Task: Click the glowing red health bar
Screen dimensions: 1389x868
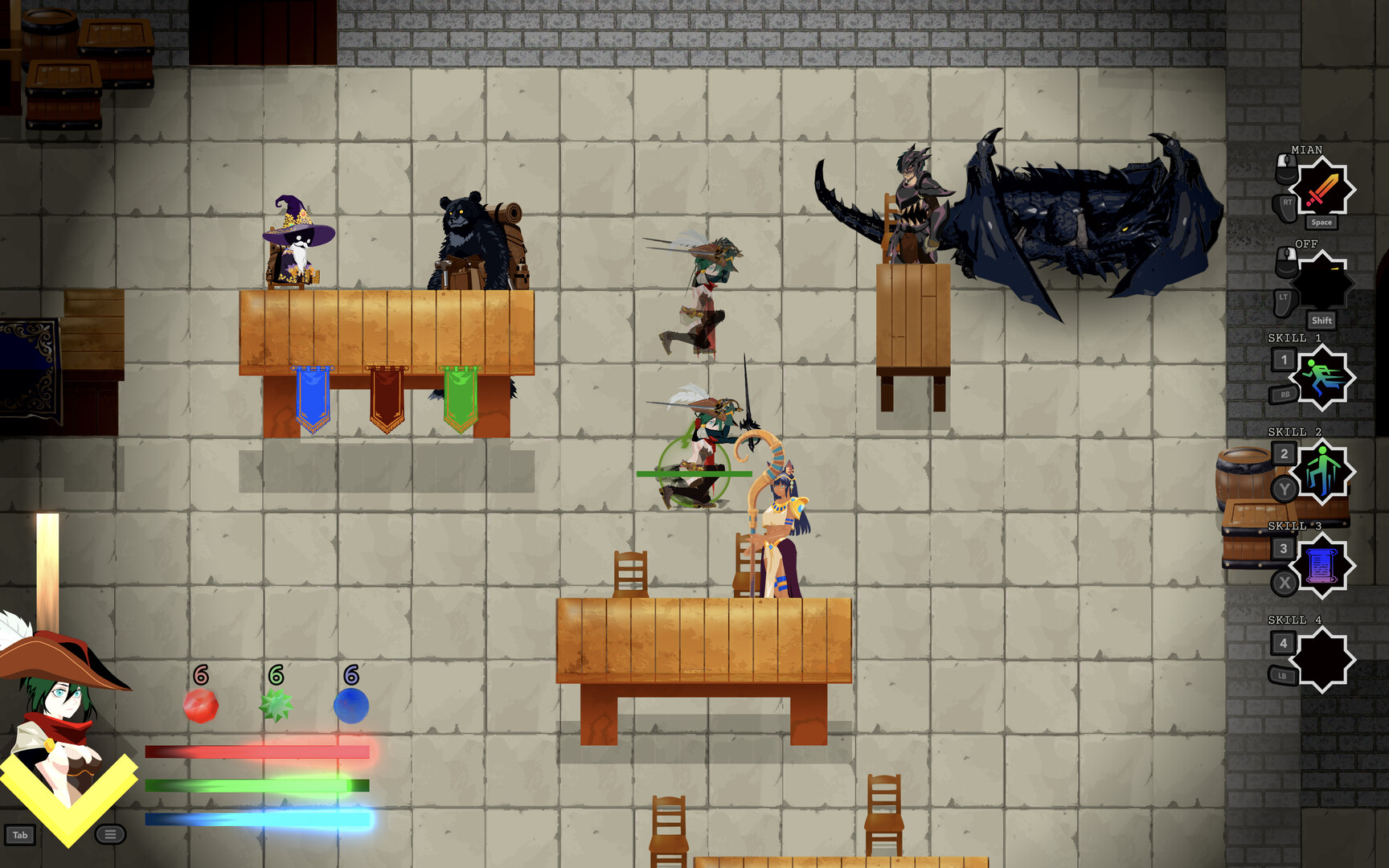Action: pyautogui.click(x=257, y=751)
